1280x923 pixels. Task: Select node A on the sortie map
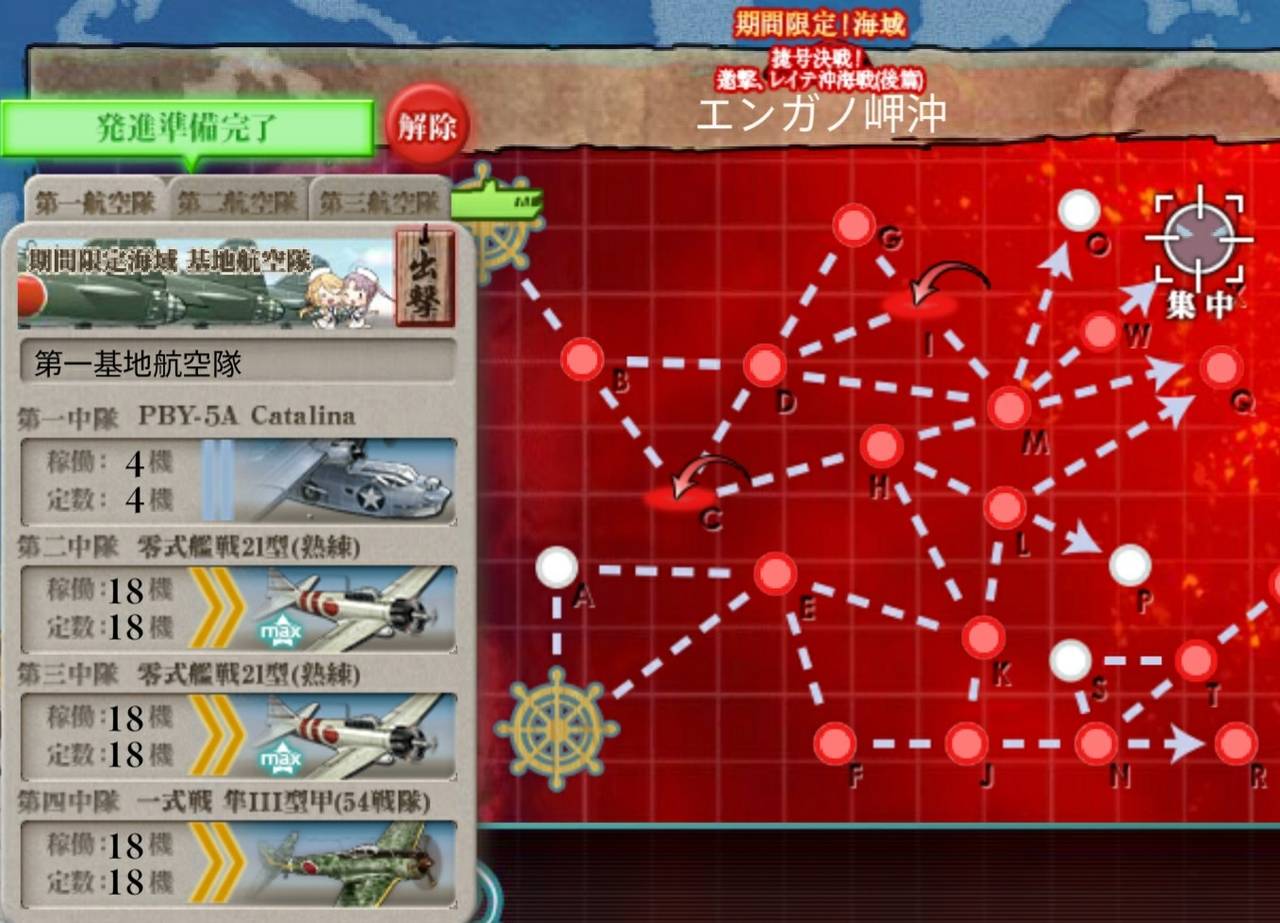[x=558, y=566]
